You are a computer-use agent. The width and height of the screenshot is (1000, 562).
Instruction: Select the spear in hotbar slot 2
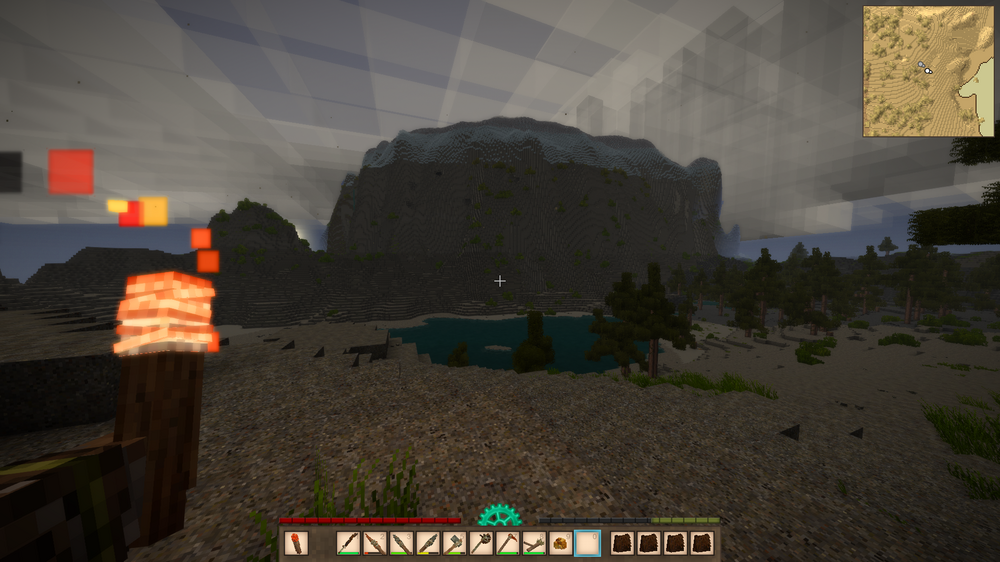click(375, 544)
